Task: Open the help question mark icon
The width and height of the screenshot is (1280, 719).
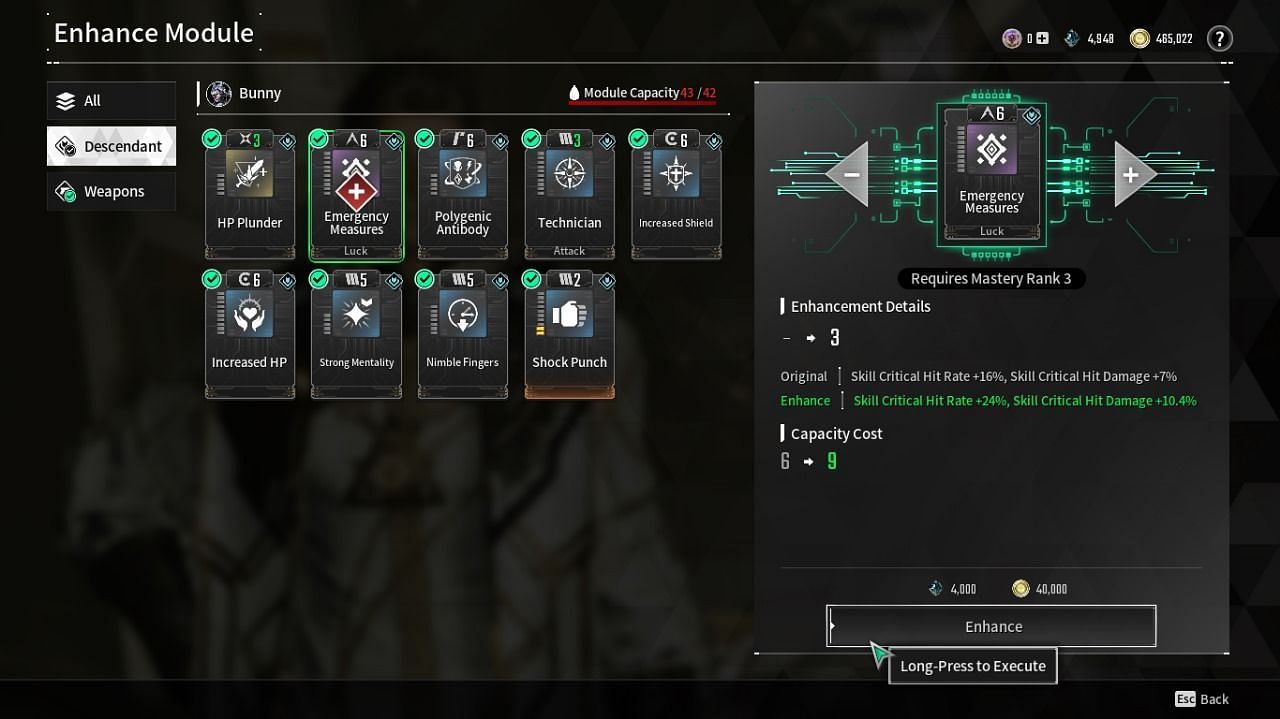Action: pyautogui.click(x=1219, y=39)
